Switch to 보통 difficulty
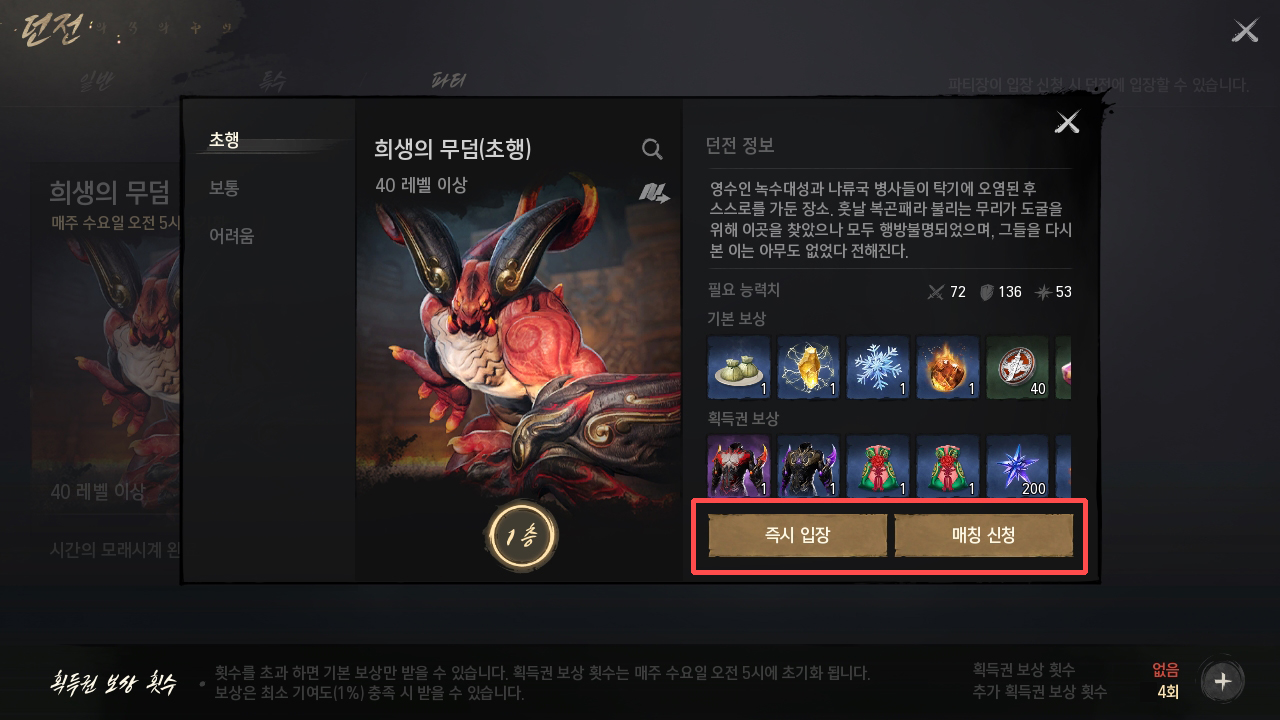Viewport: 1280px width, 720px height. click(x=225, y=188)
